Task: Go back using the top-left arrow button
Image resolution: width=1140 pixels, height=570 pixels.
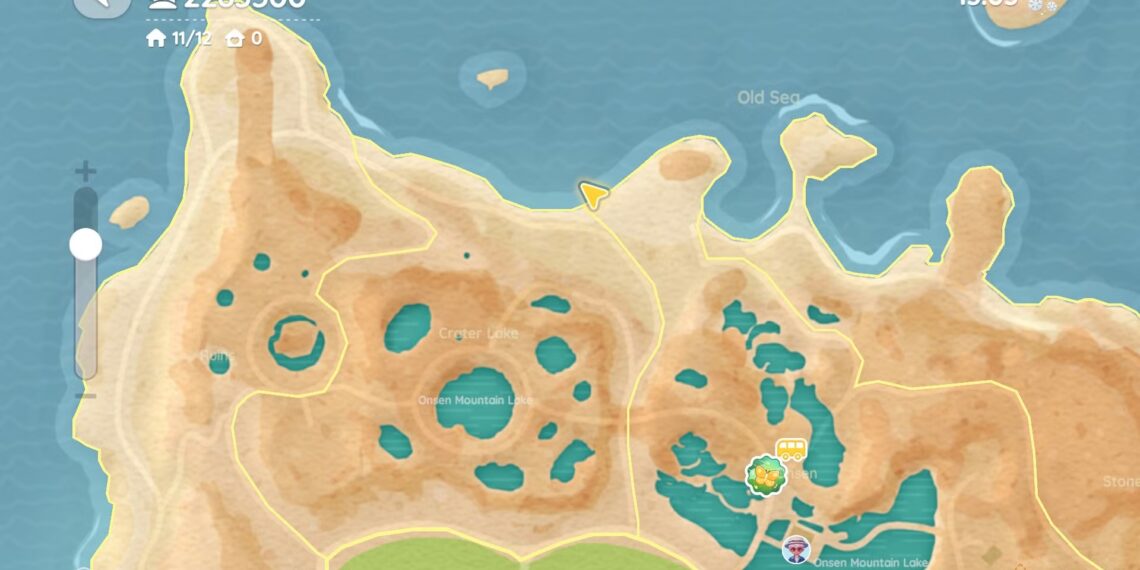Action: 102,5
